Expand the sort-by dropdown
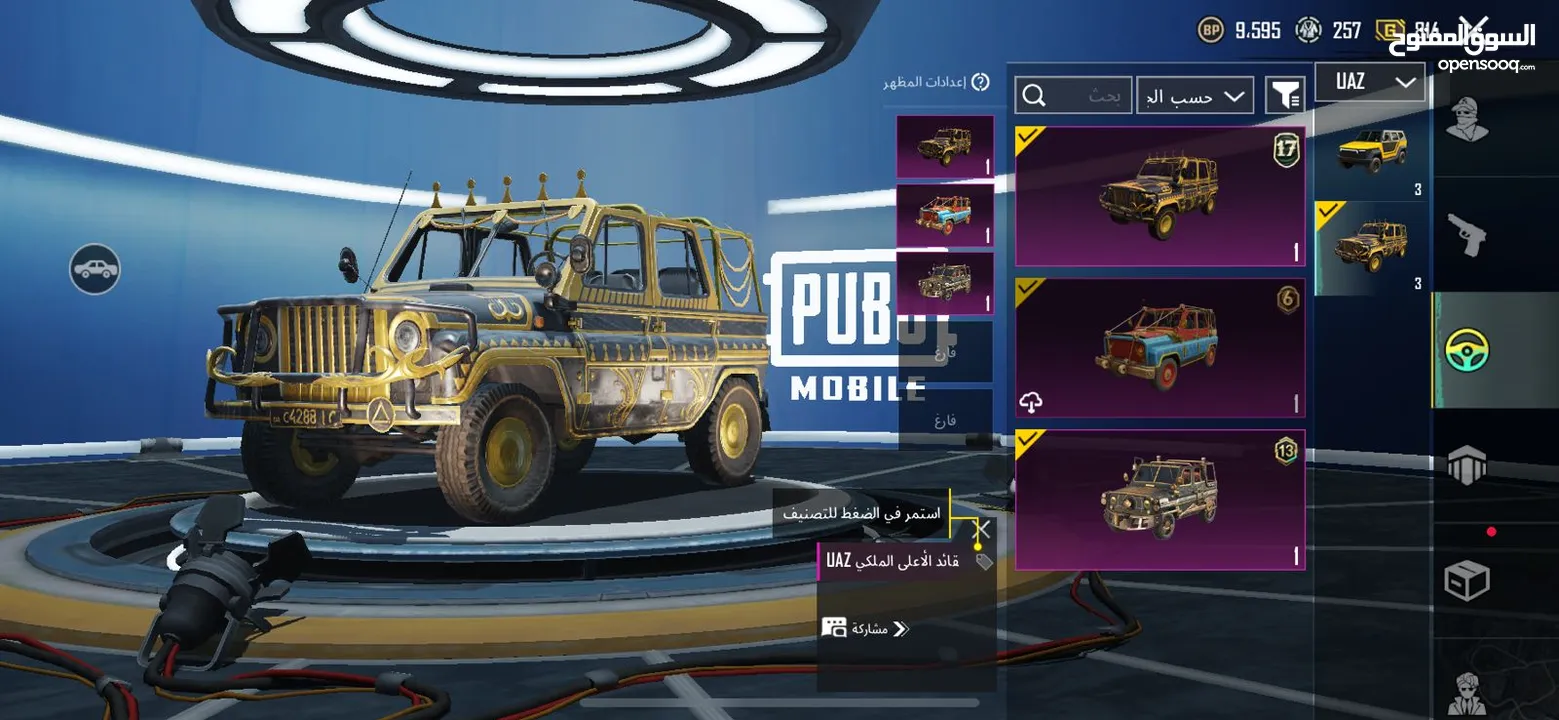1559x720 pixels. [x=1194, y=94]
